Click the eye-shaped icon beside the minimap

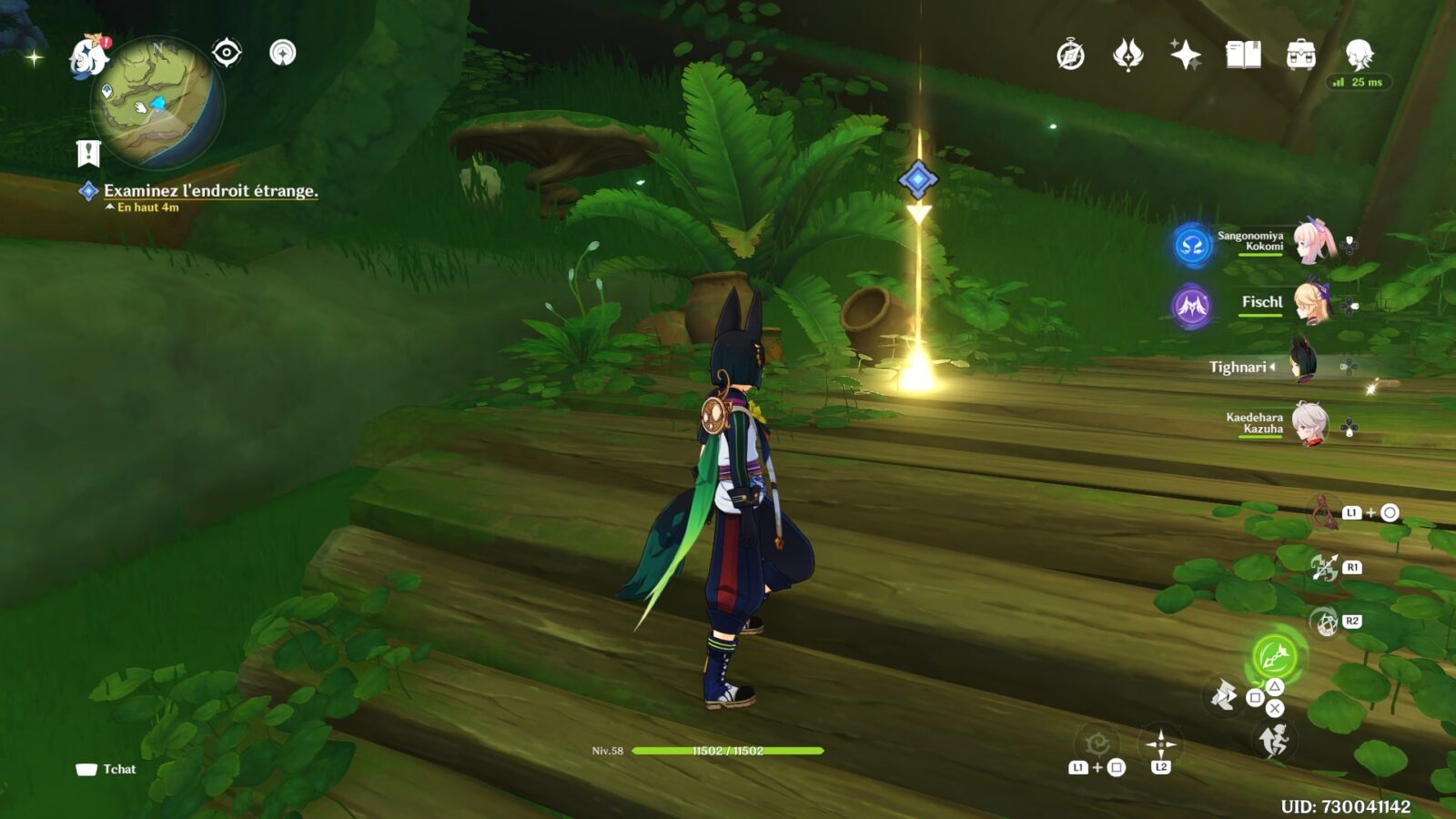[x=227, y=53]
